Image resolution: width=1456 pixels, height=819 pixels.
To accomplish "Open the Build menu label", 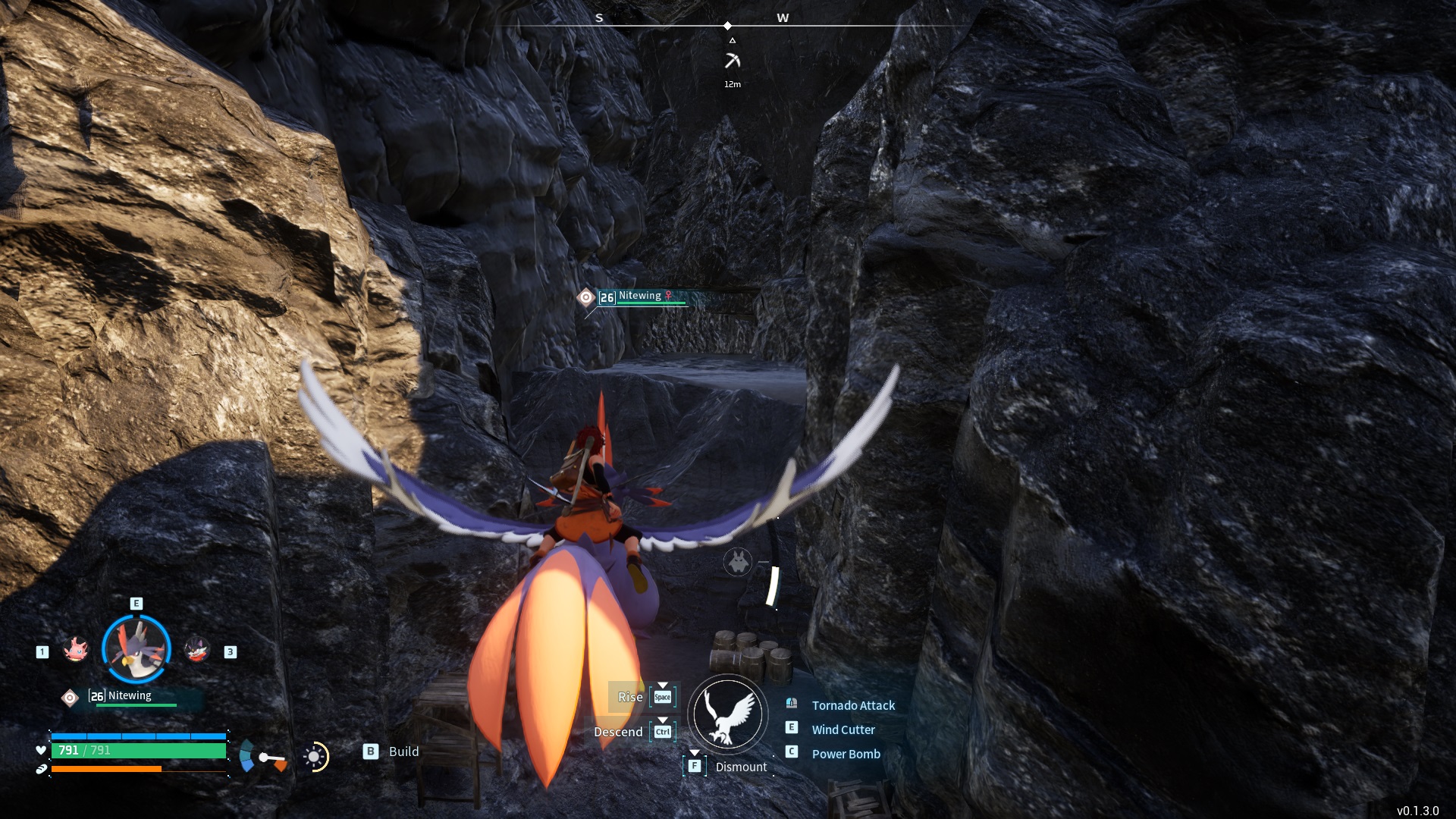I will coord(403,752).
